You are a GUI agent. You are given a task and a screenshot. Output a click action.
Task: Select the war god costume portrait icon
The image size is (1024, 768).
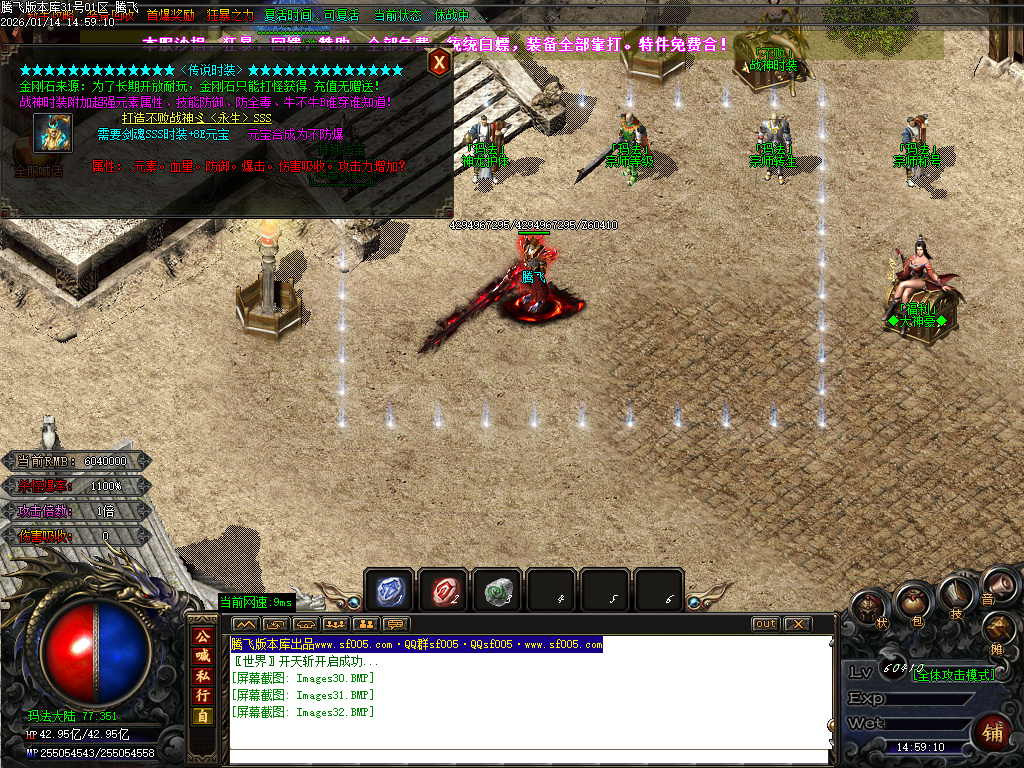coord(52,133)
